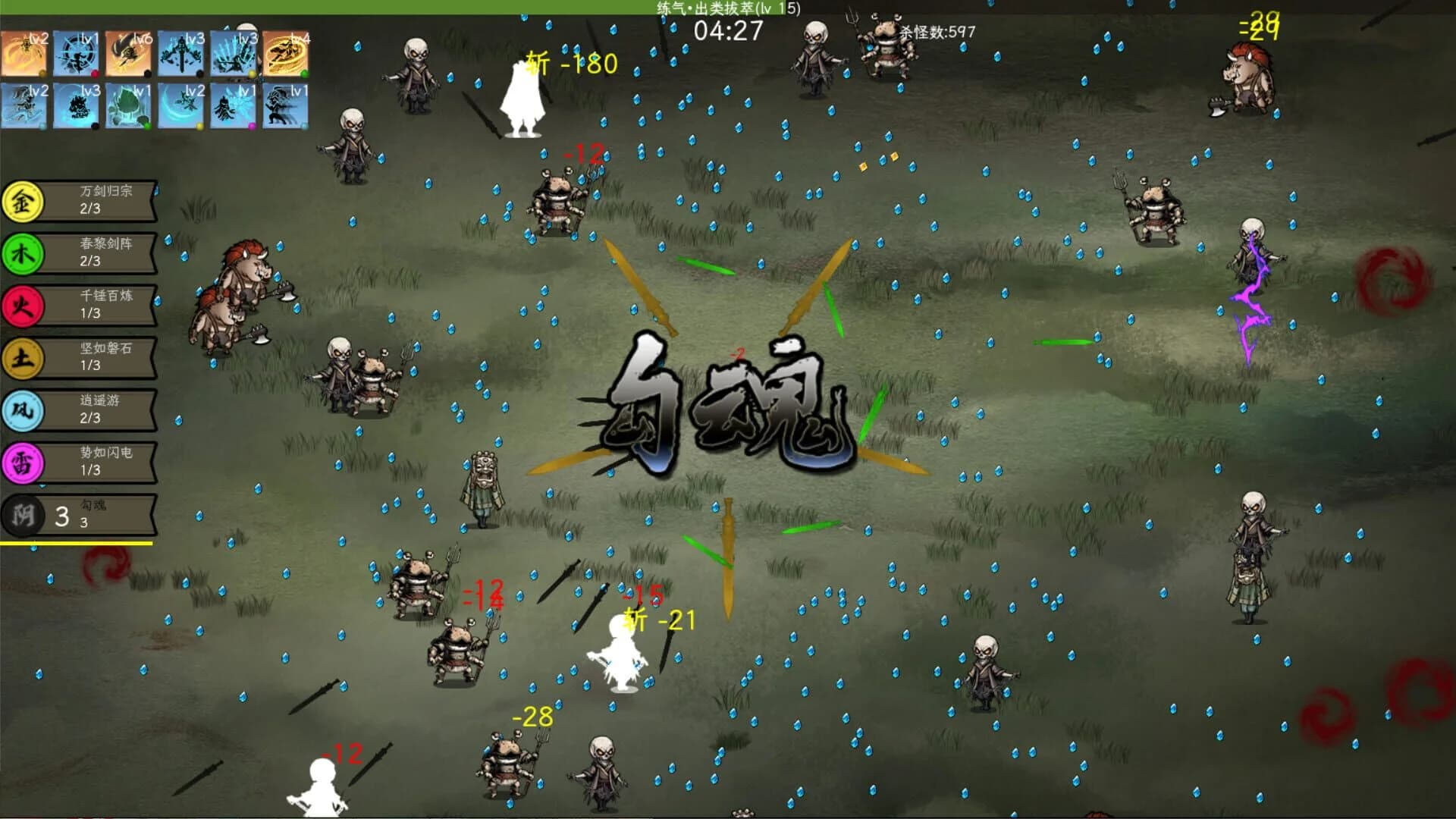The width and height of the screenshot is (1456, 819).
Task: Select the lv1 skill with red dot
Action: pos(76,53)
